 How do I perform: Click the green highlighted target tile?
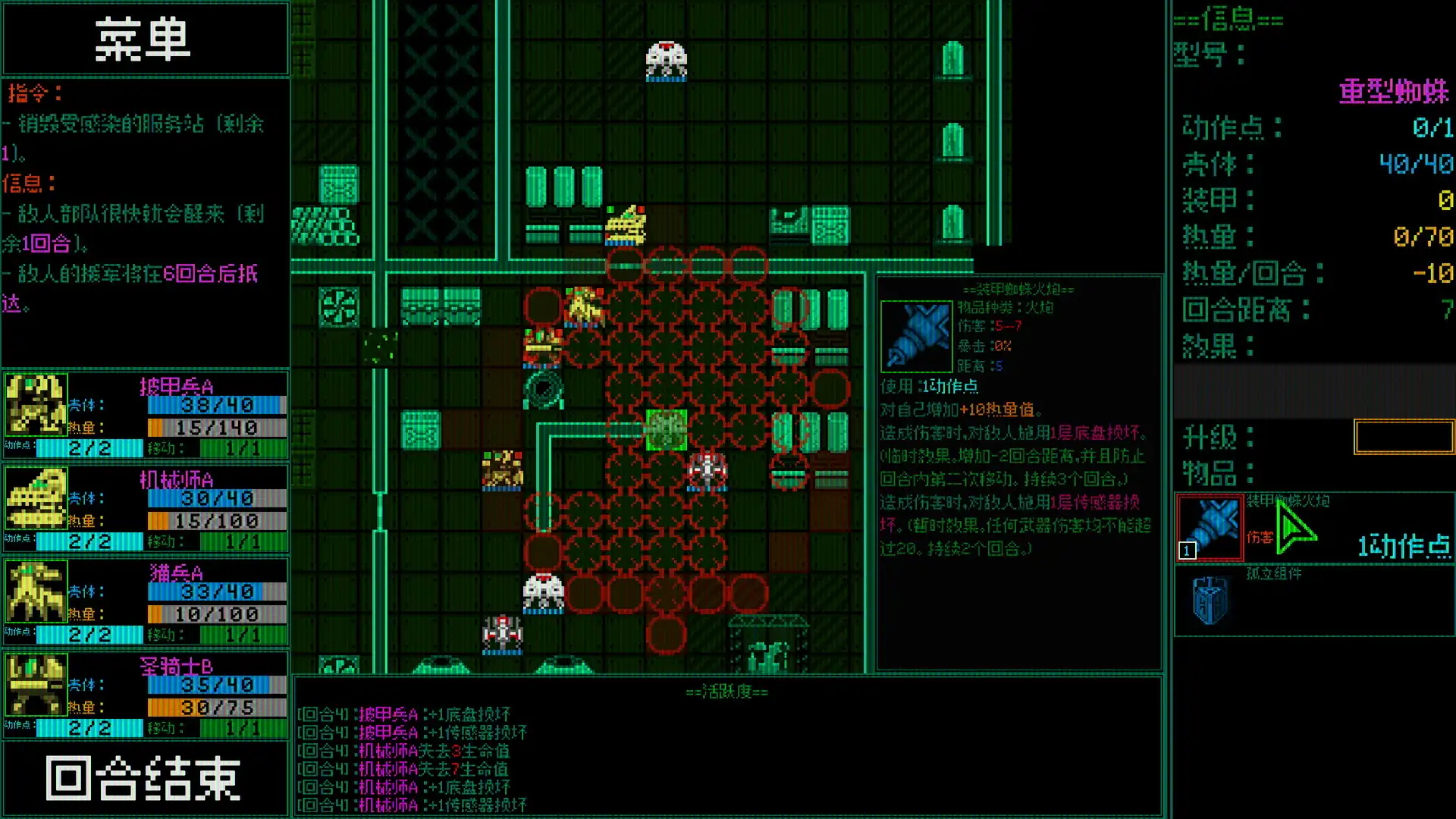pos(666,428)
